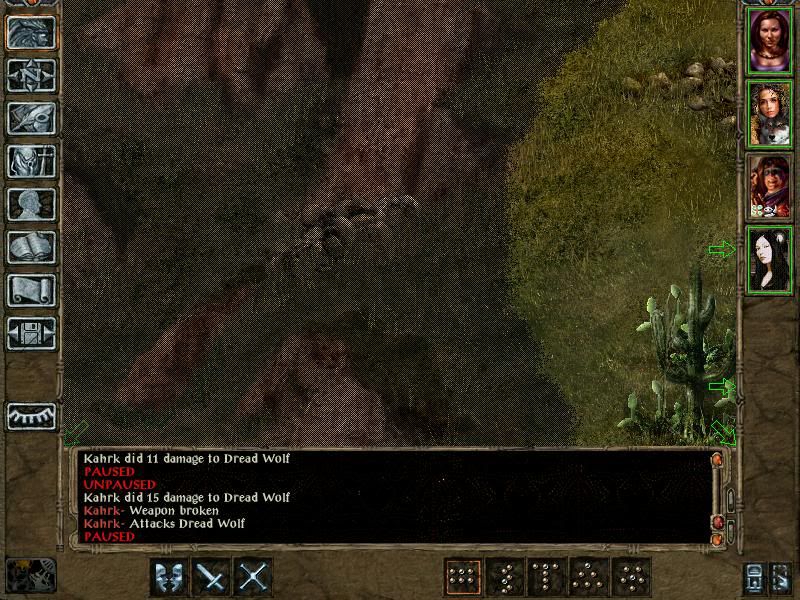800x600 pixels.
Task: Click the Return to Game sidebar button
Action: 31,33
